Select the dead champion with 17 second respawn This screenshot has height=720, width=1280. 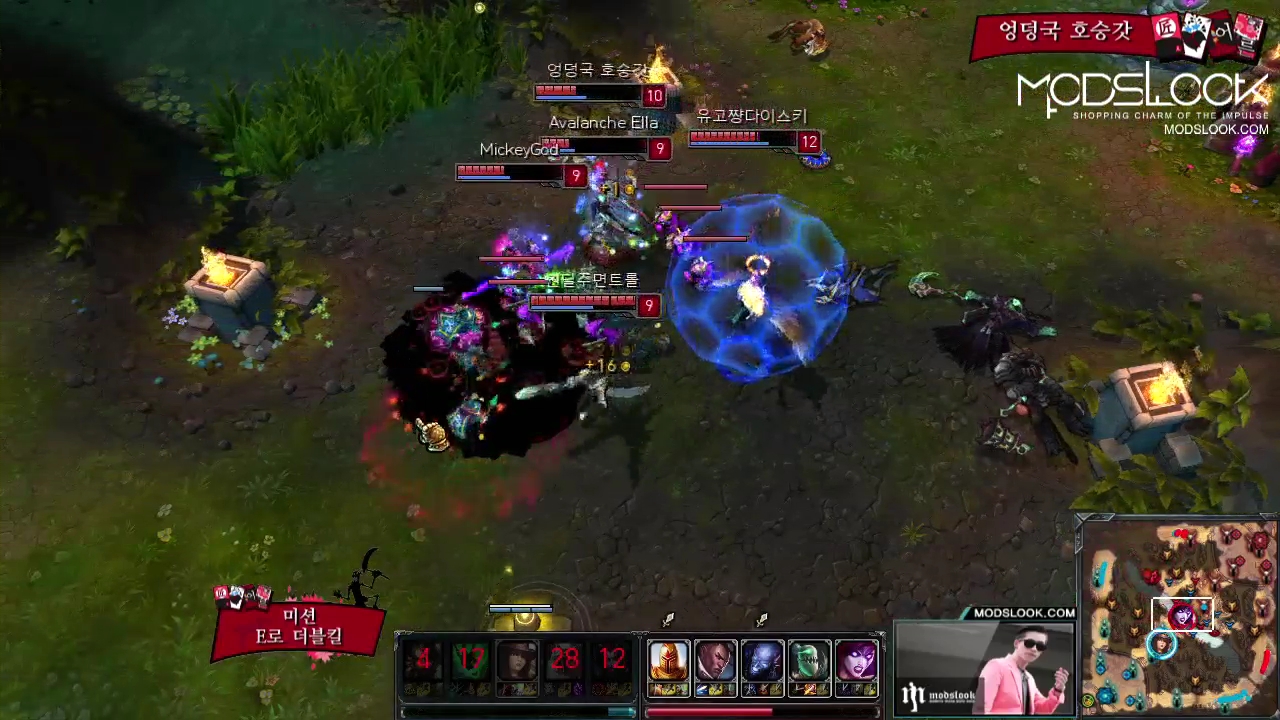point(470,661)
